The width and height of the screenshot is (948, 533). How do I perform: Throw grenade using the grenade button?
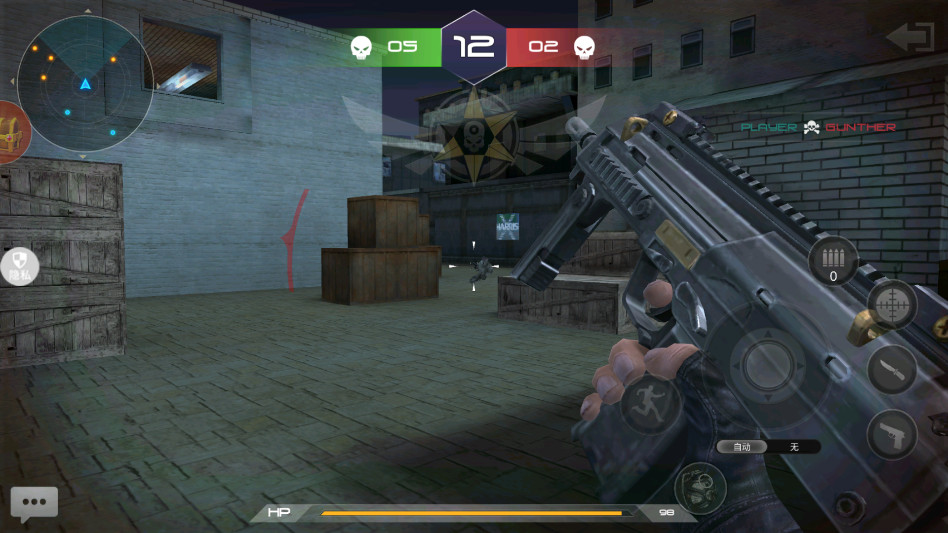point(700,488)
